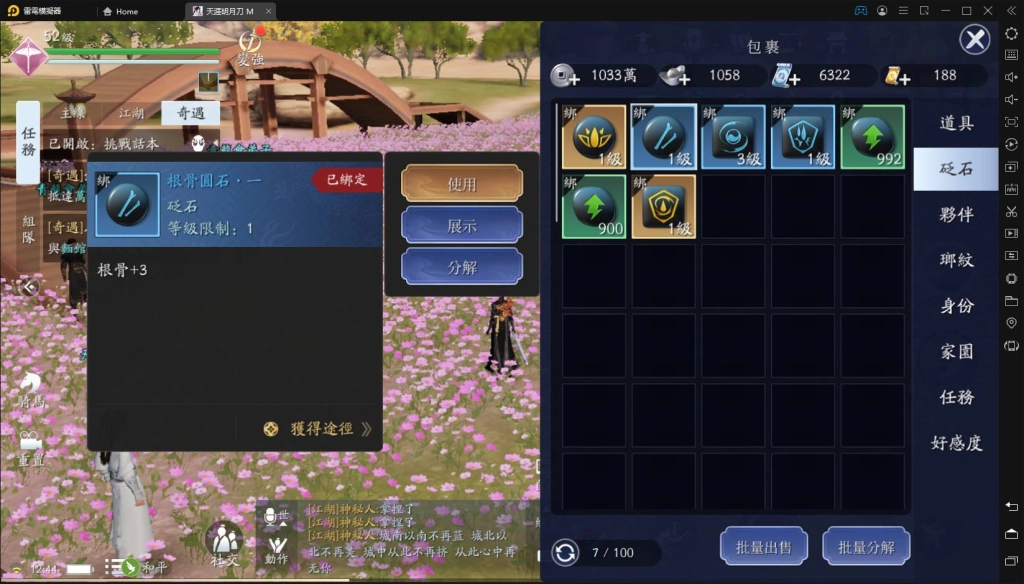
Task: Use the 根骨圓石 item with 使用
Action: pos(462,184)
